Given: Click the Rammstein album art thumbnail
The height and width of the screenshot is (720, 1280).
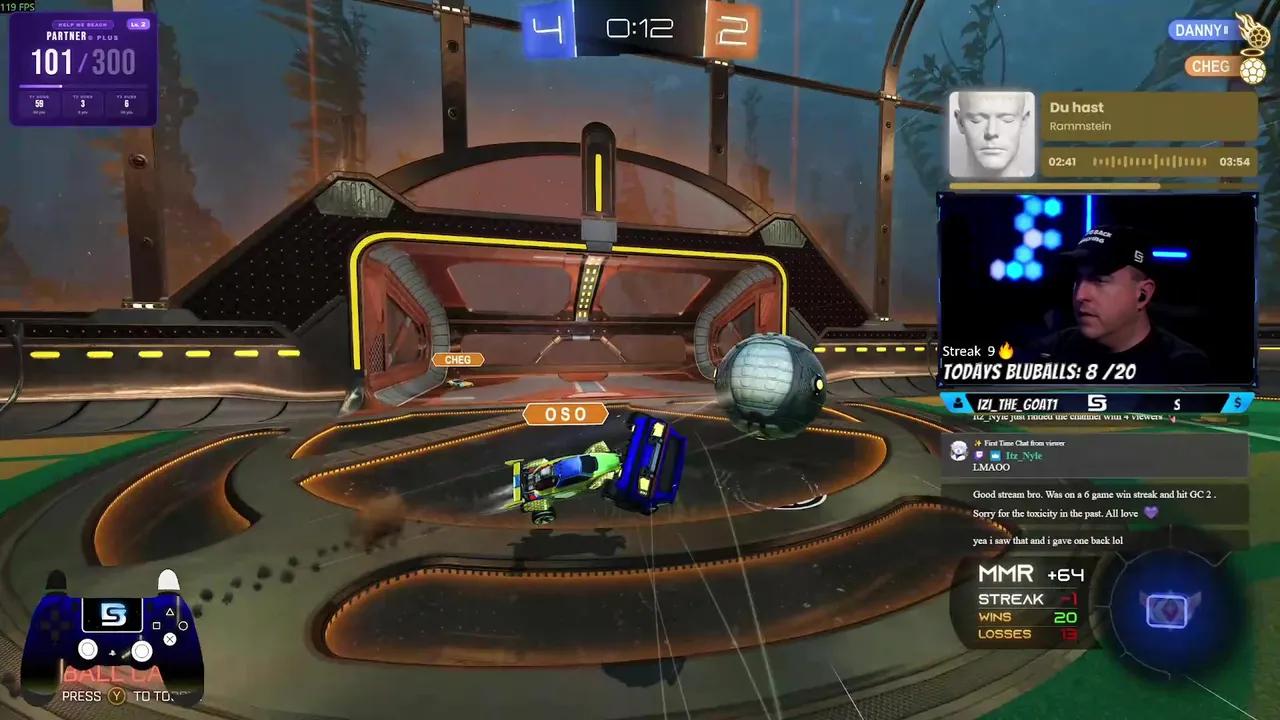Looking at the screenshot, I should pos(990,133).
